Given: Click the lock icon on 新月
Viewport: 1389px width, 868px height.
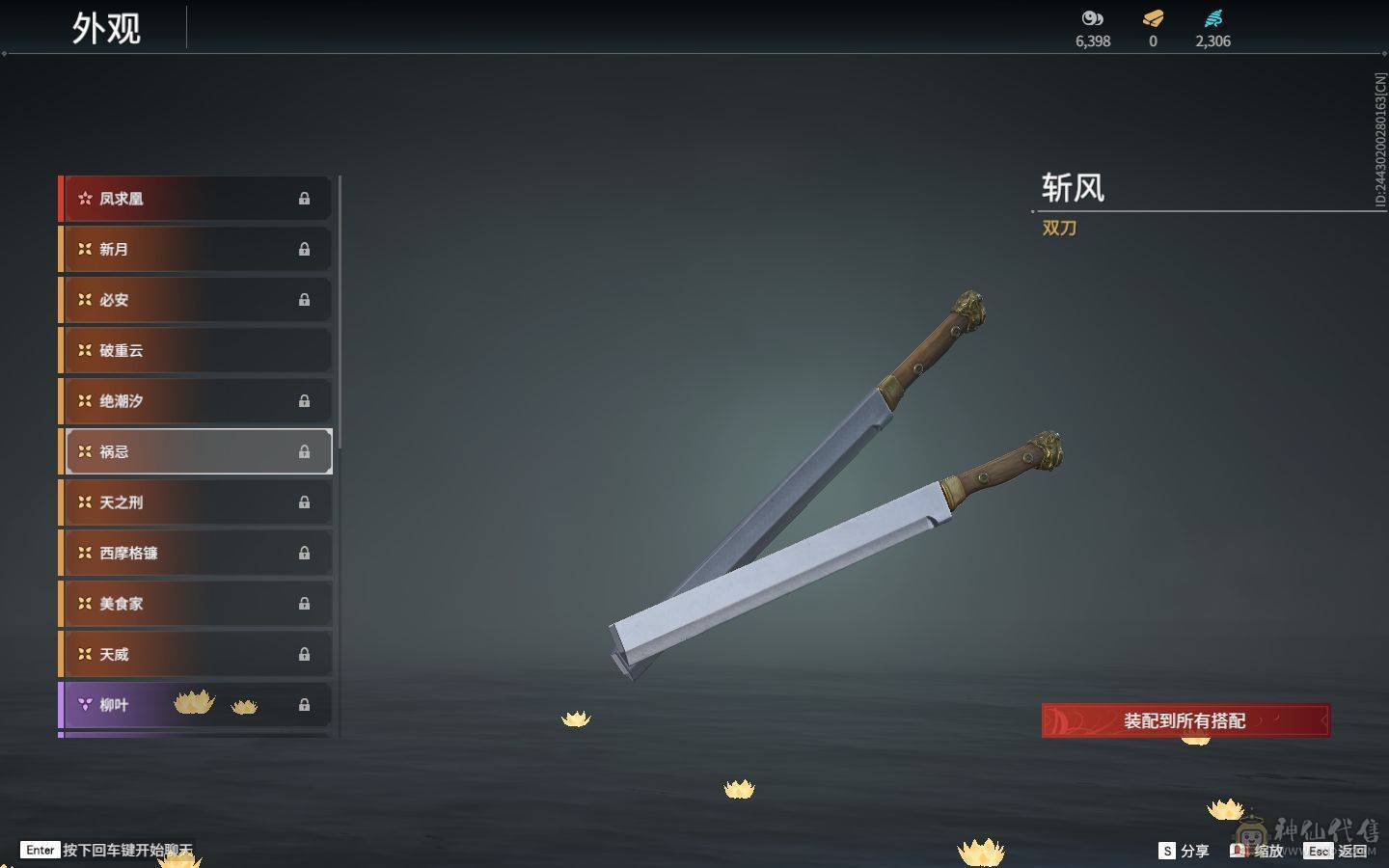Looking at the screenshot, I should click(x=304, y=249).
